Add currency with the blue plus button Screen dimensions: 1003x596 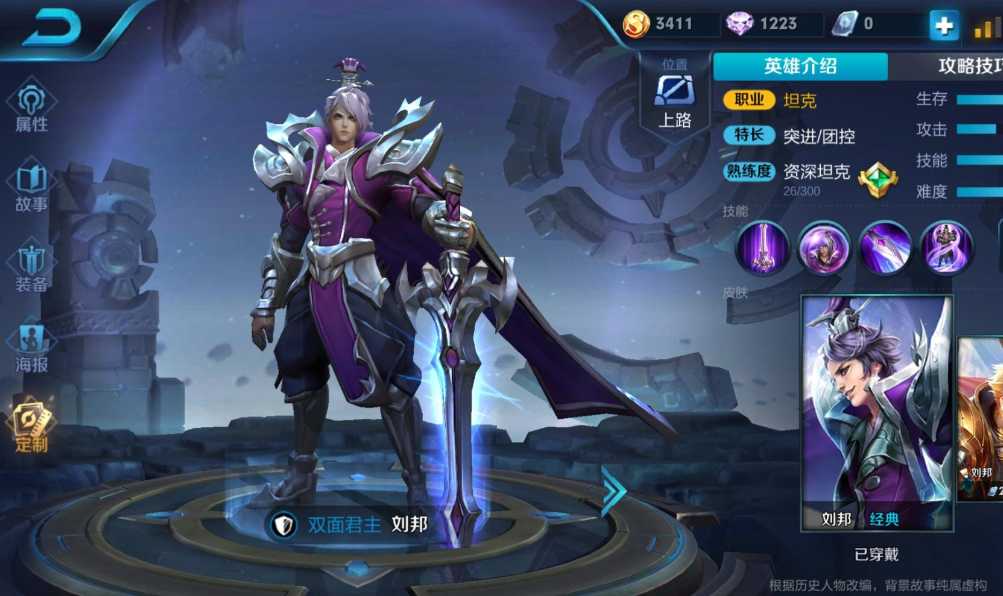943,25
